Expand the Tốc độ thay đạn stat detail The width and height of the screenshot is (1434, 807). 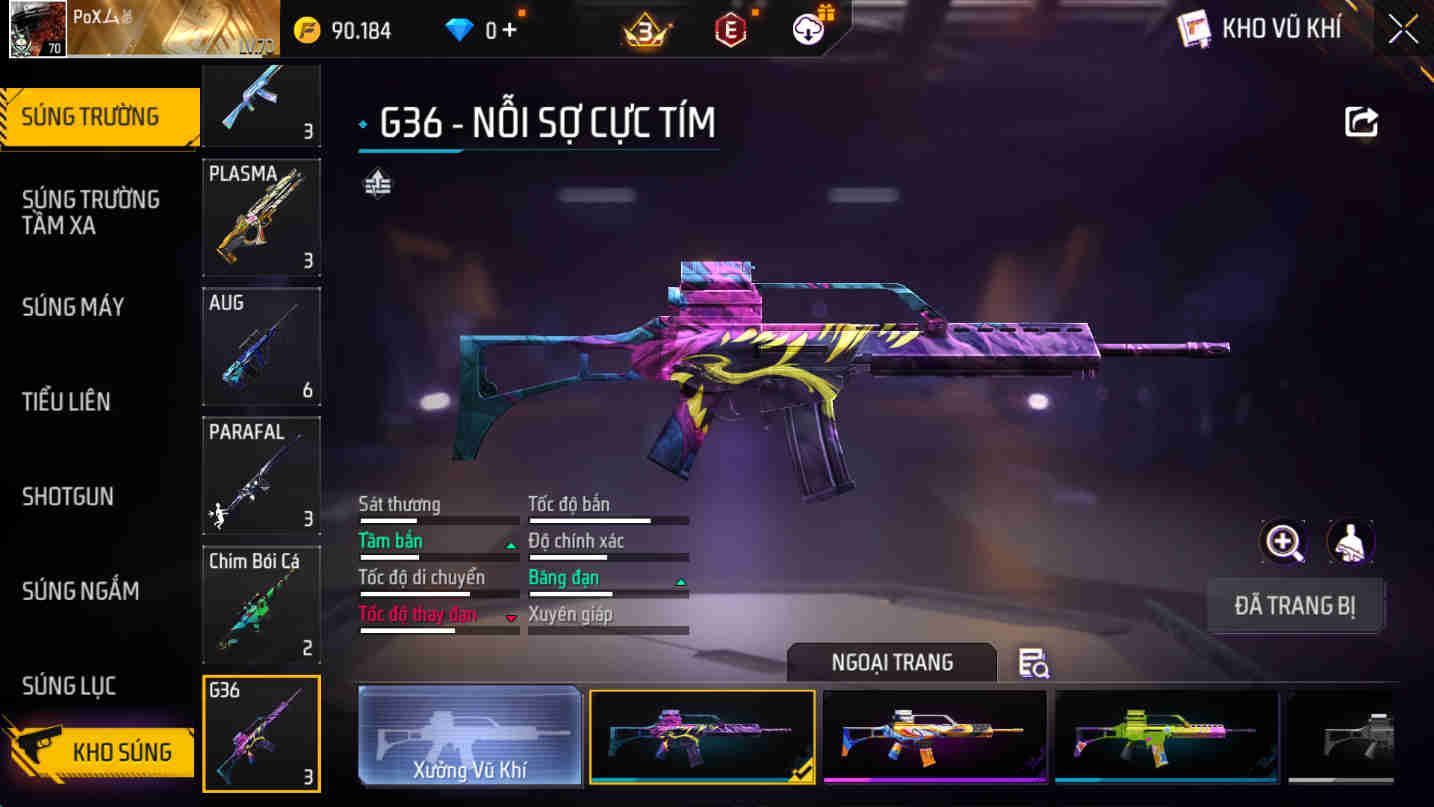pos(437,615)
